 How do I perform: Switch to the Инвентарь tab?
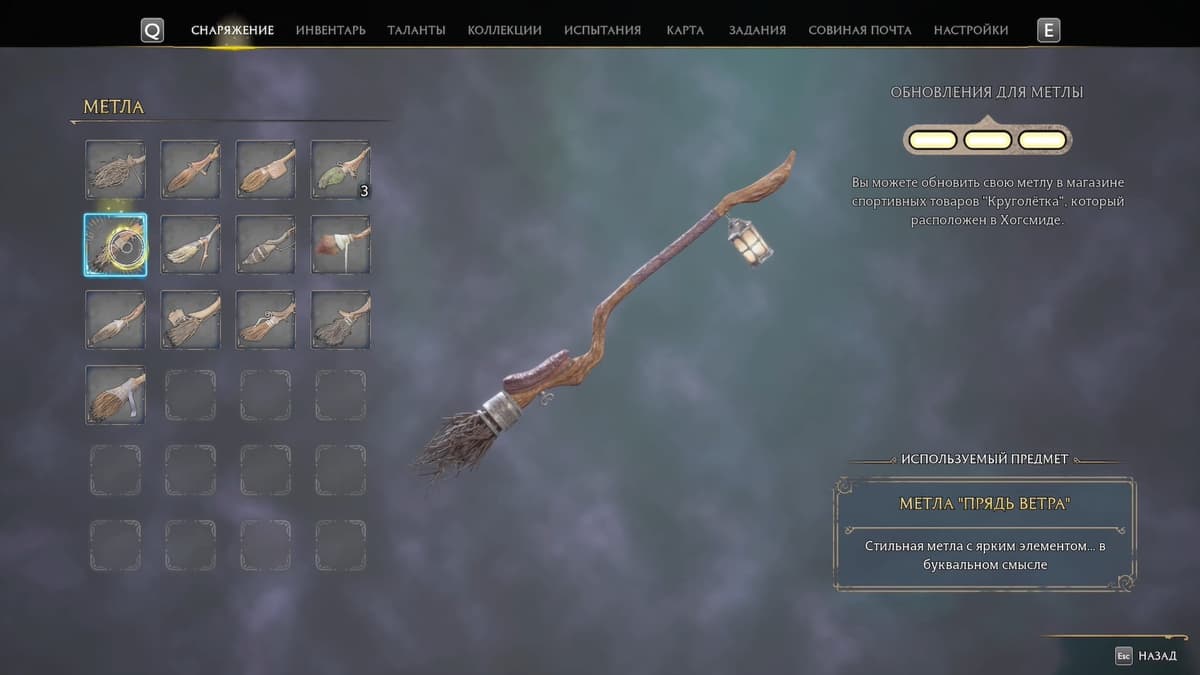click(331, 30)
